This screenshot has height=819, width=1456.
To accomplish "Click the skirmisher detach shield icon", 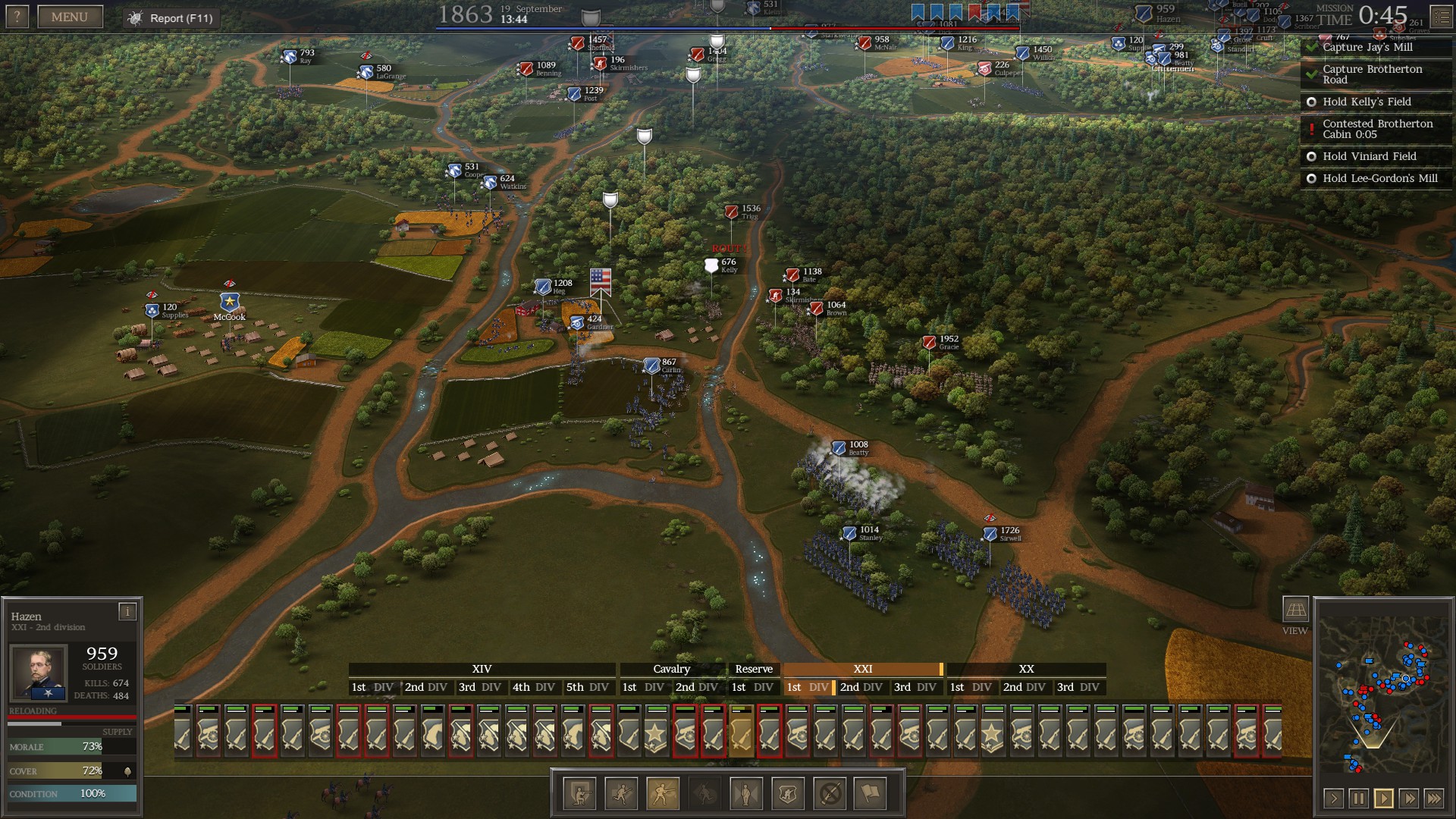I will coord(789,794).
